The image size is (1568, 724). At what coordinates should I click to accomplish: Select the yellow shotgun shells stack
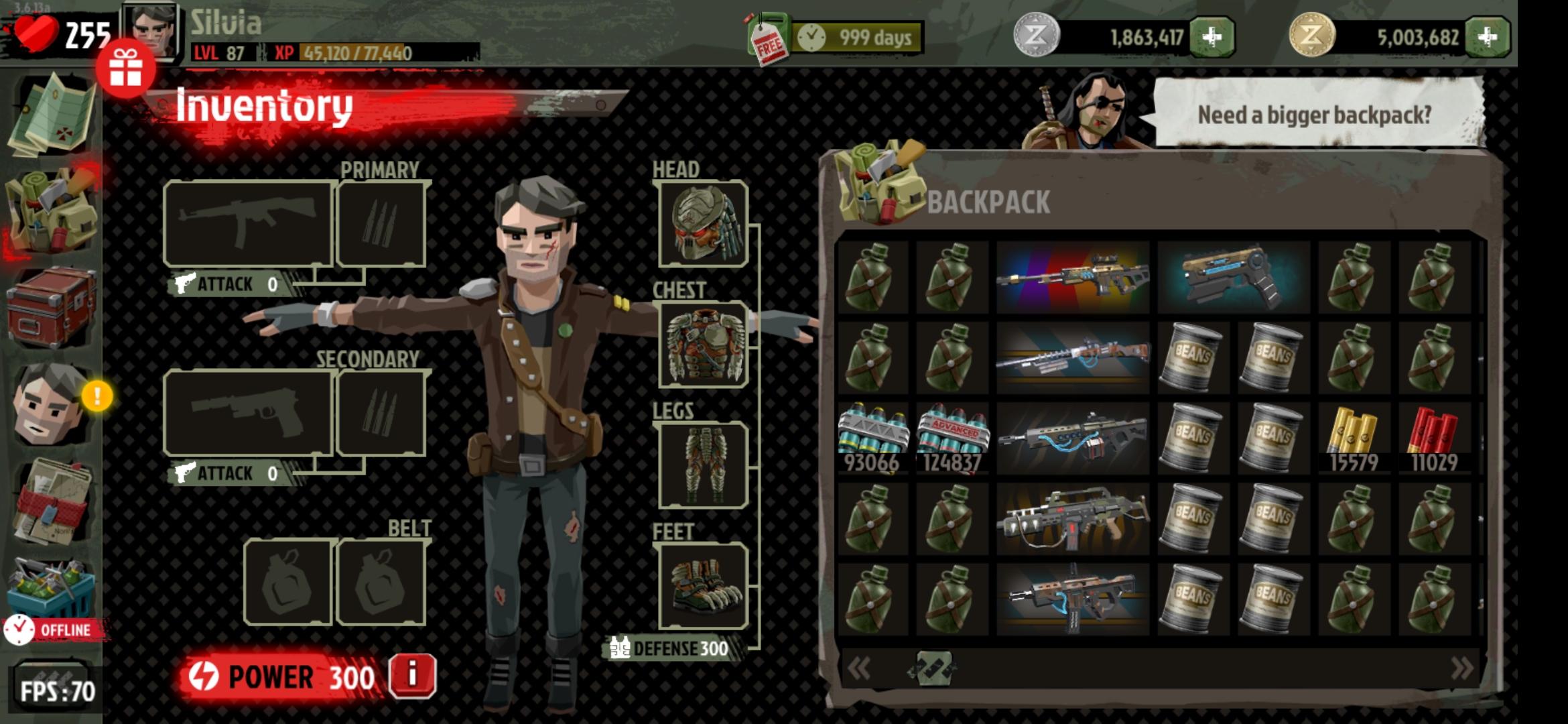tap(1353, 438)
